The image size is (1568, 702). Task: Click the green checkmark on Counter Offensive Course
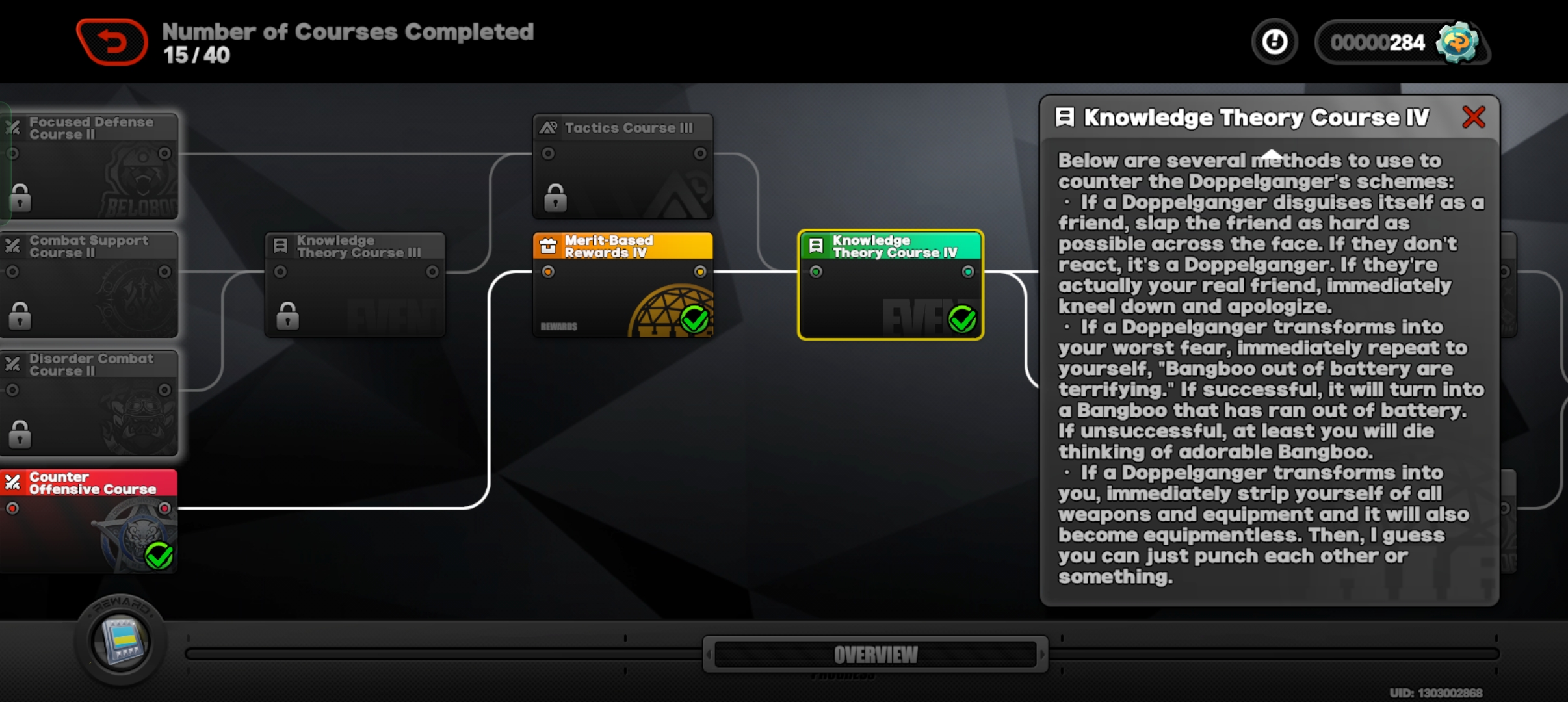[158, 556]
